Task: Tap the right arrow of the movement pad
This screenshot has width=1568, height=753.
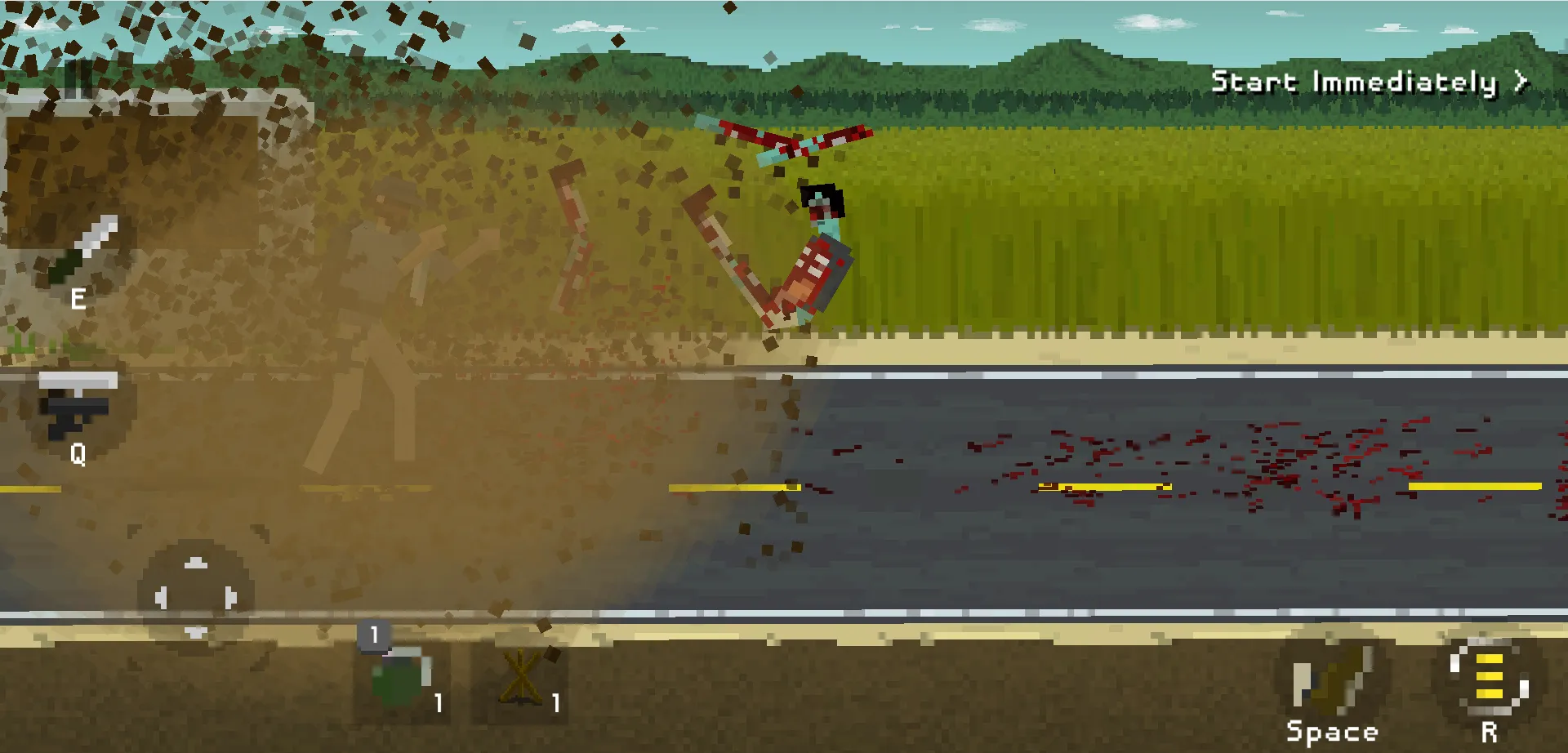Action: tap(229, 598)
